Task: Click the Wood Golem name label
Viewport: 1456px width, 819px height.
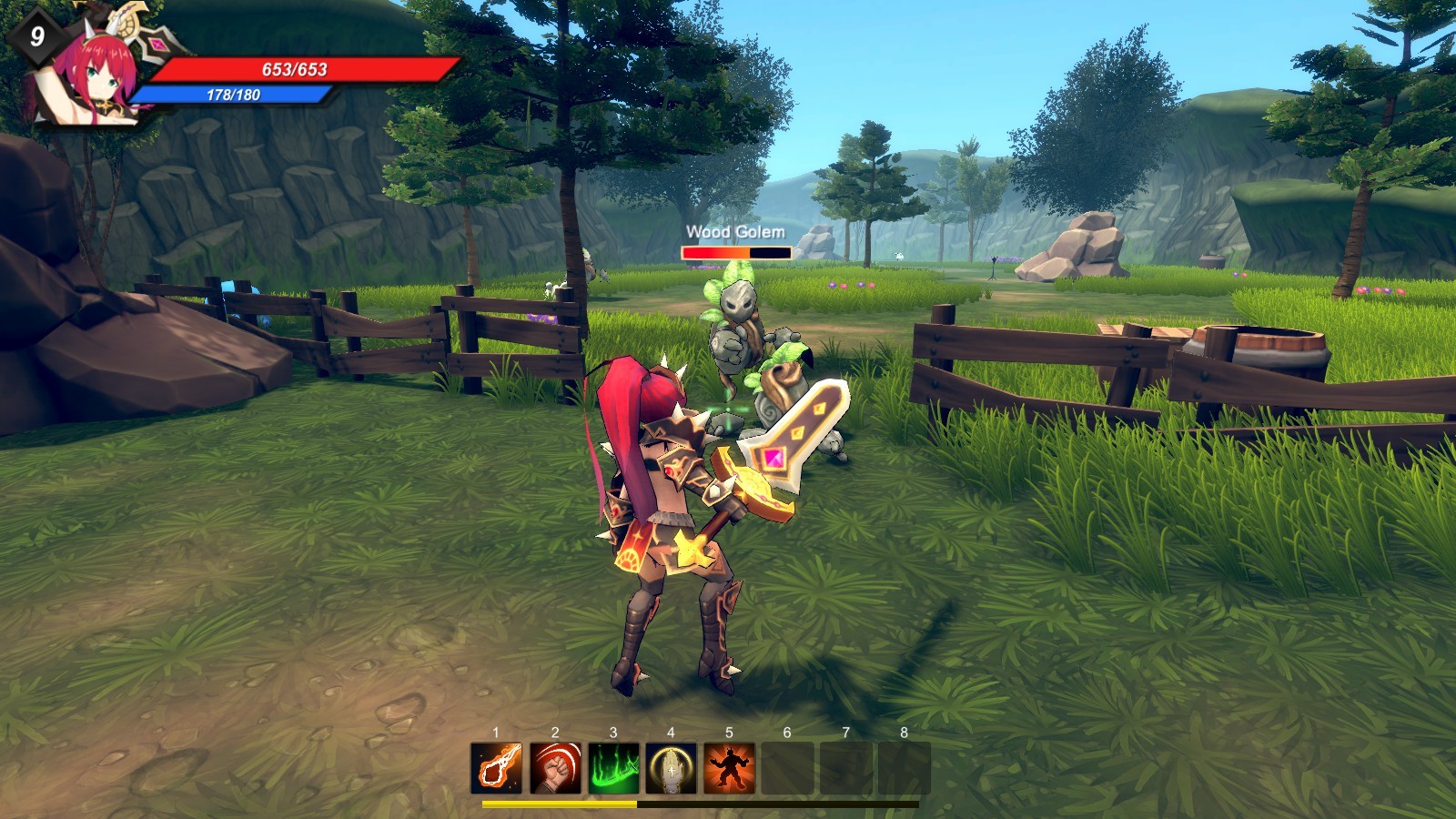Action: pyautogui.click(x=733, y=234)
